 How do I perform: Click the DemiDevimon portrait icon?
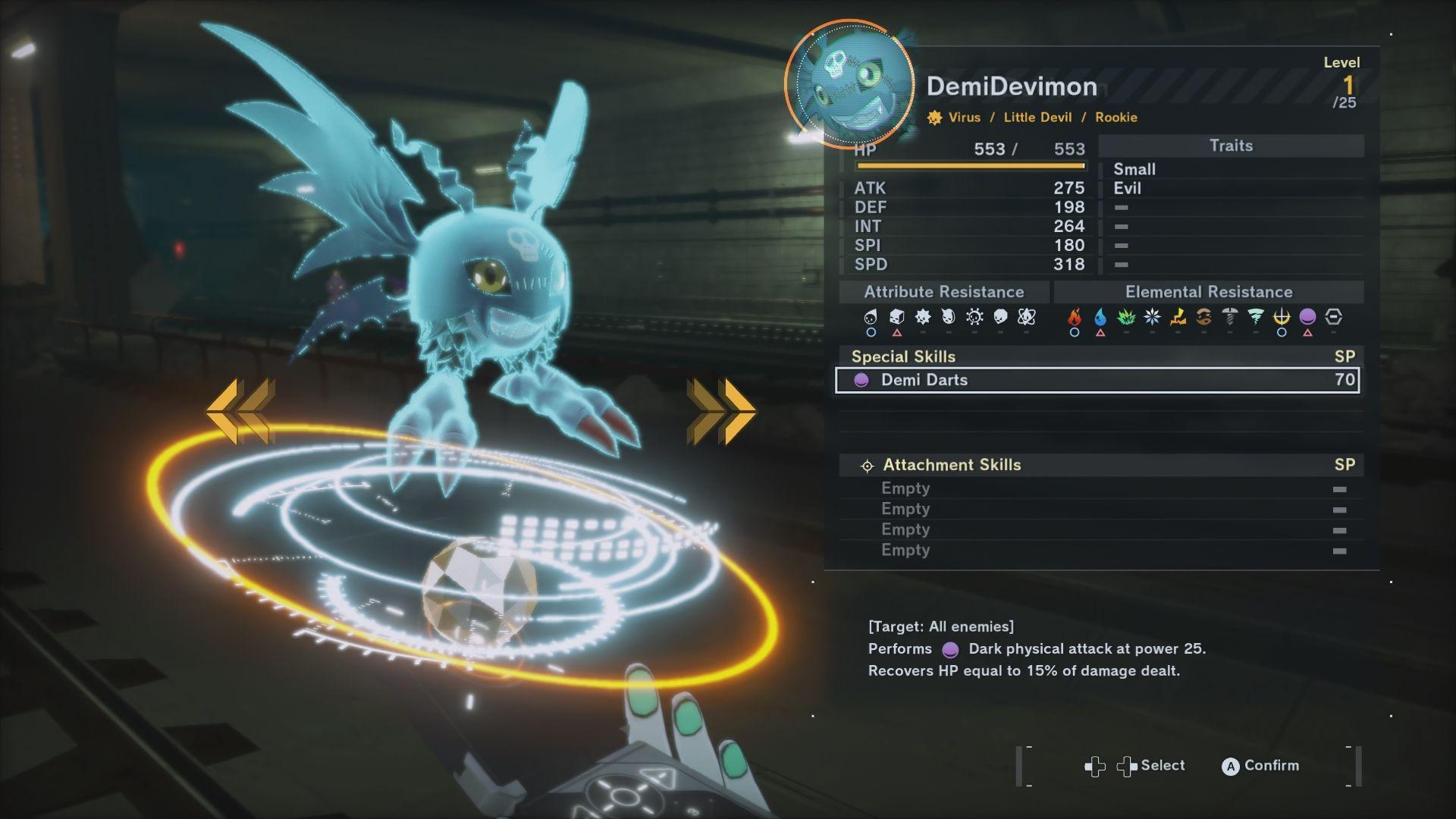click(x=849, y=83)
